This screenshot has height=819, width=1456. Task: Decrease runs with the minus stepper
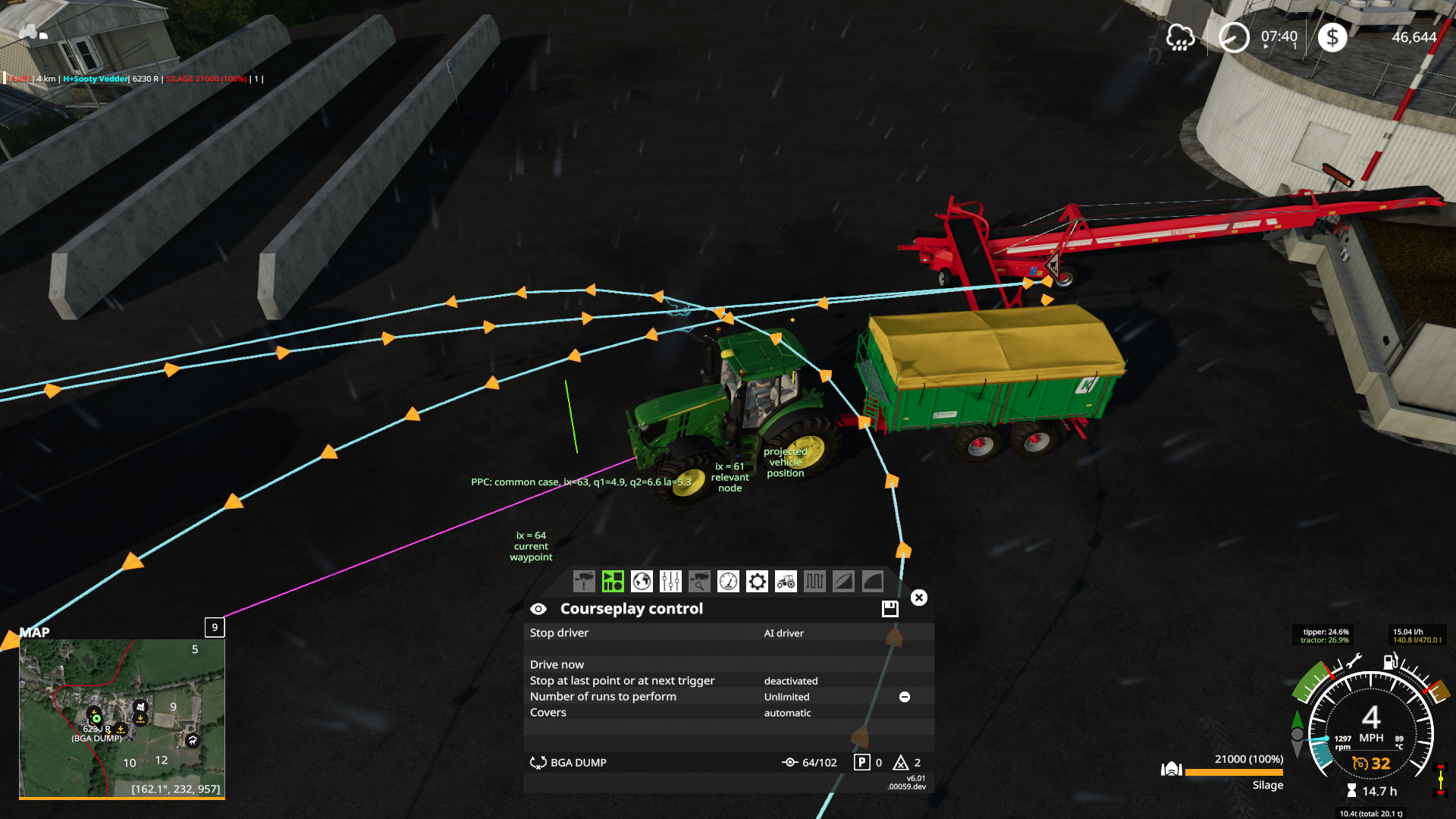(x=905, y=696)
